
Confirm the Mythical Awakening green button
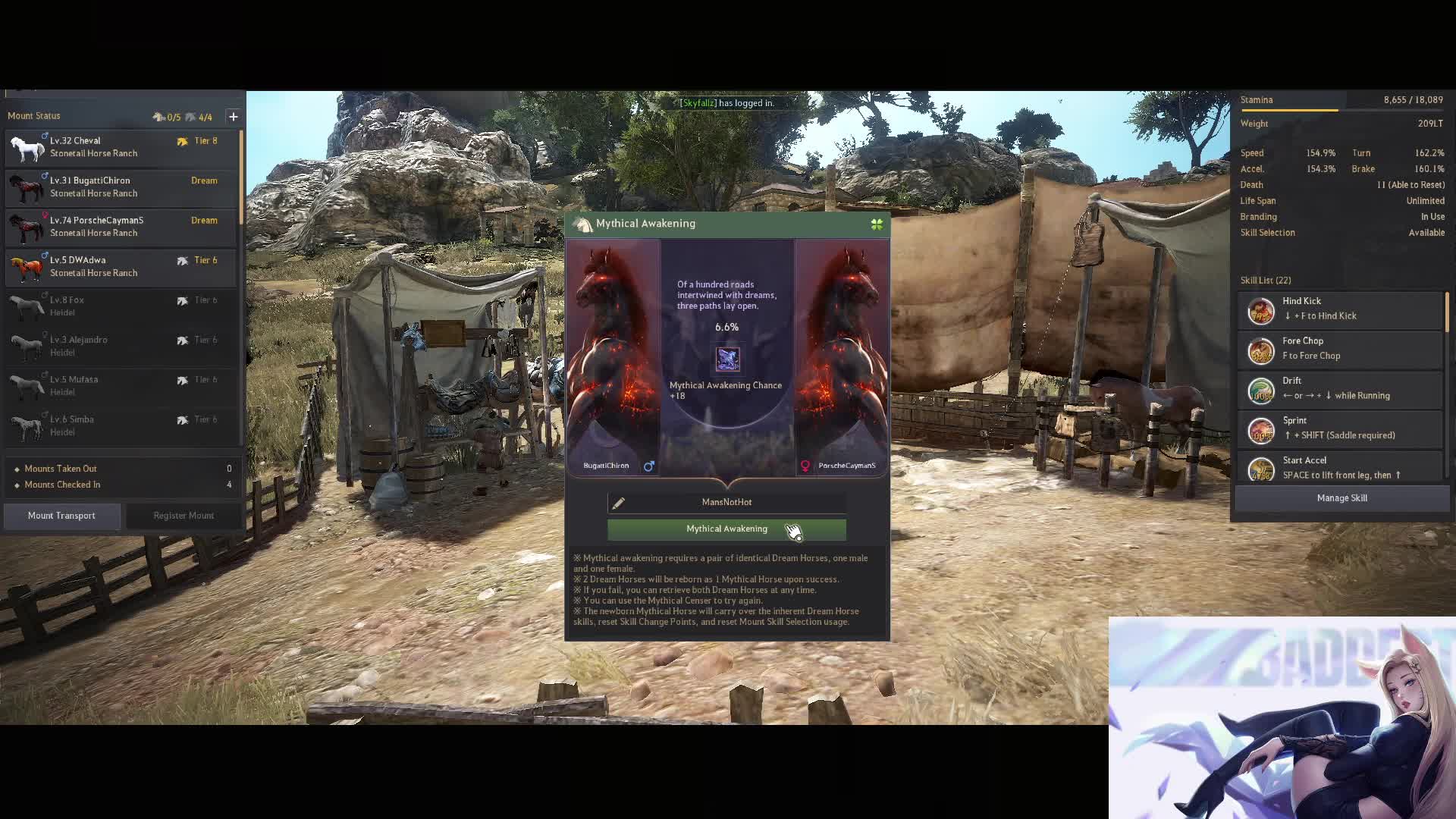726,529
